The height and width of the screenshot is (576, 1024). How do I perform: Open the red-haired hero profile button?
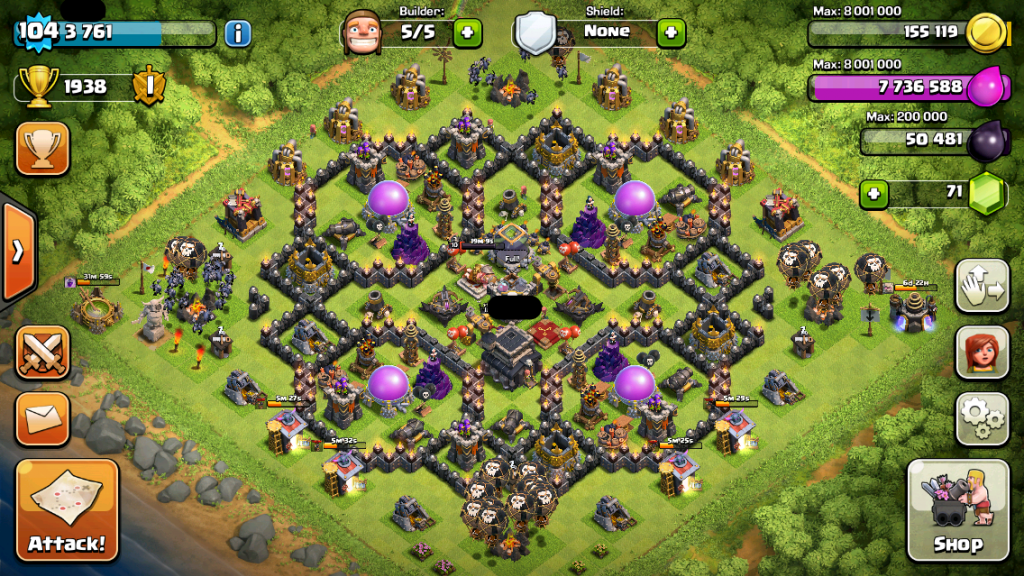pyautogui.click(x=982, y=352)
